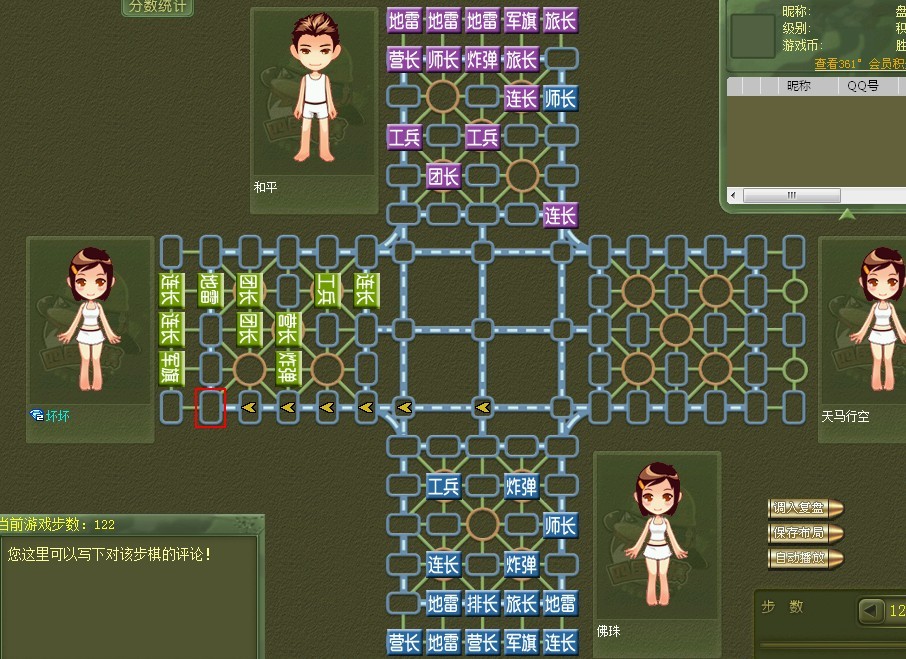Screen dimensions: 906x659
Task: Save the layout with 保存布局
Action: coord(804,533)
